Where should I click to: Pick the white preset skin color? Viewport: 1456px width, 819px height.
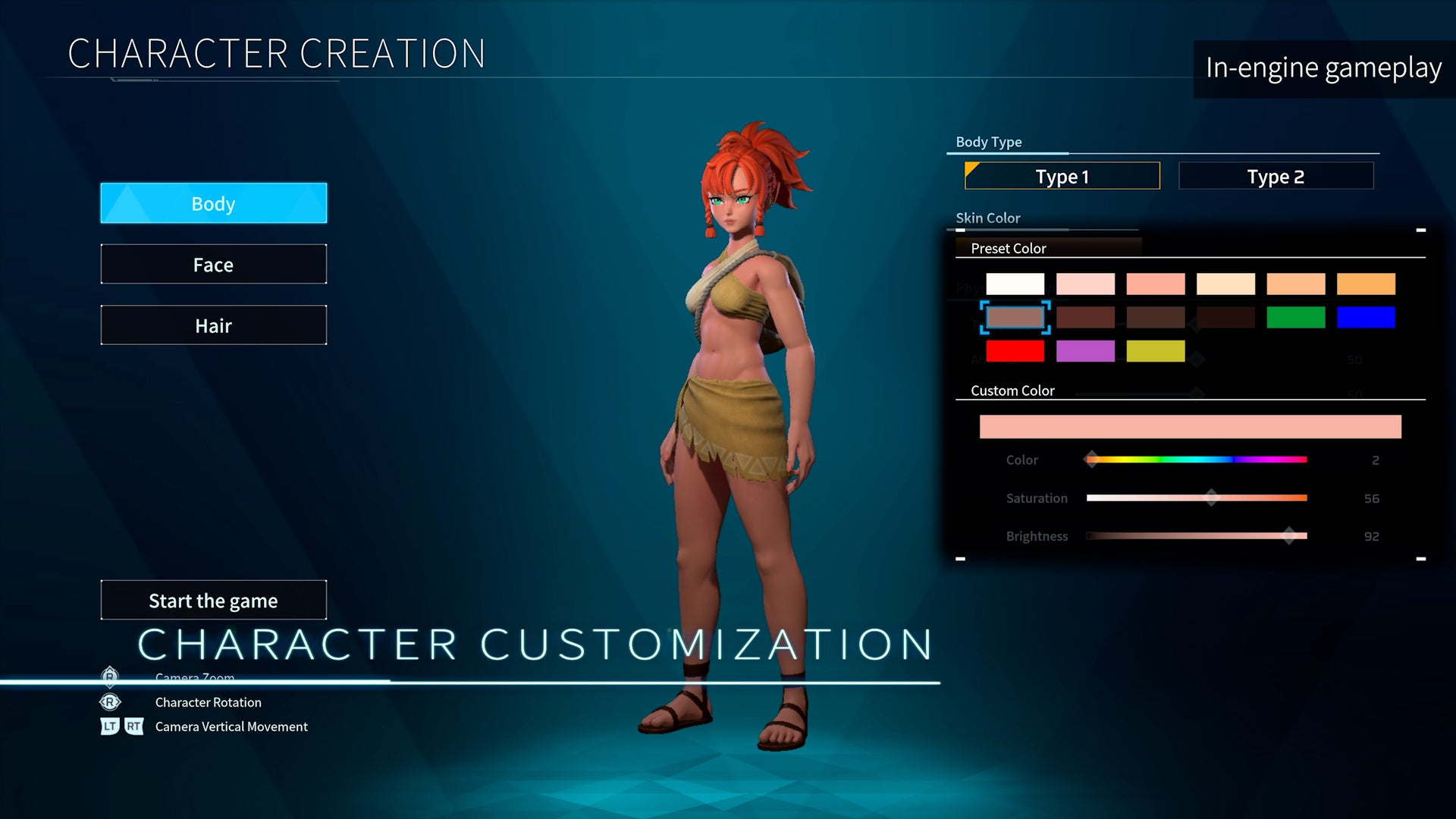(x=1015, y=284)
